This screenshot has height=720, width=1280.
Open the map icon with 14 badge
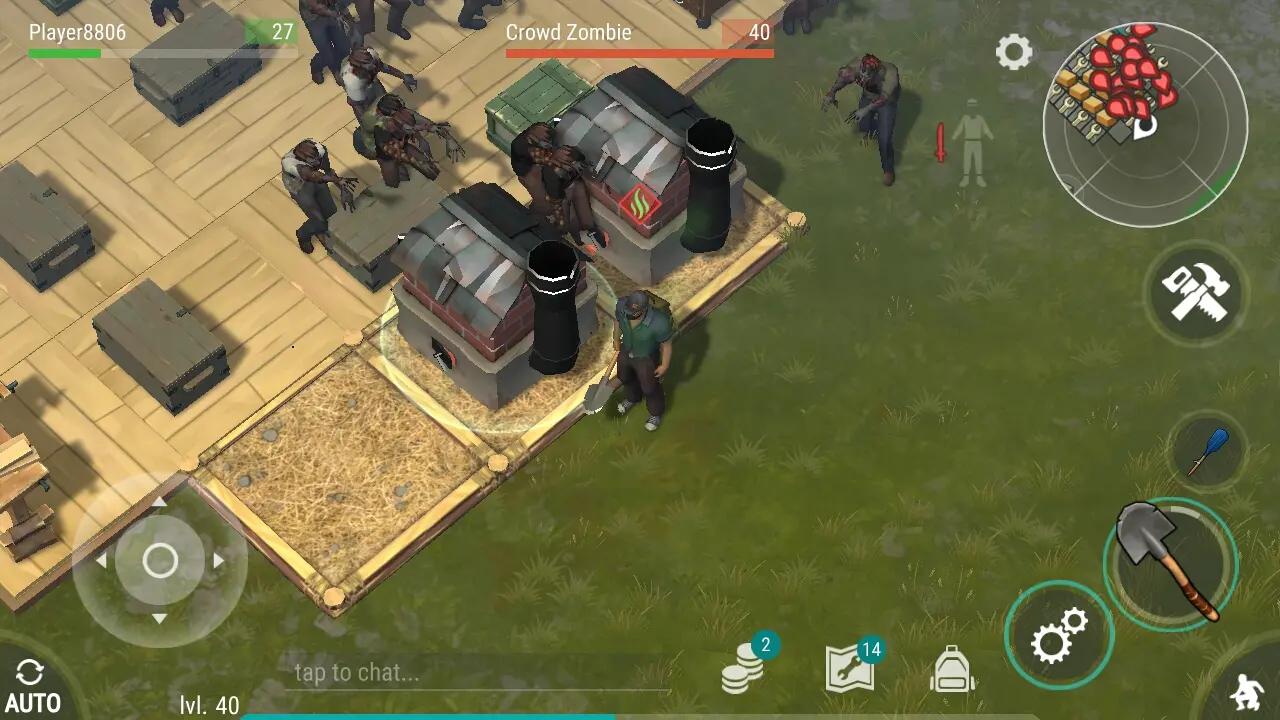pos(850,668)
